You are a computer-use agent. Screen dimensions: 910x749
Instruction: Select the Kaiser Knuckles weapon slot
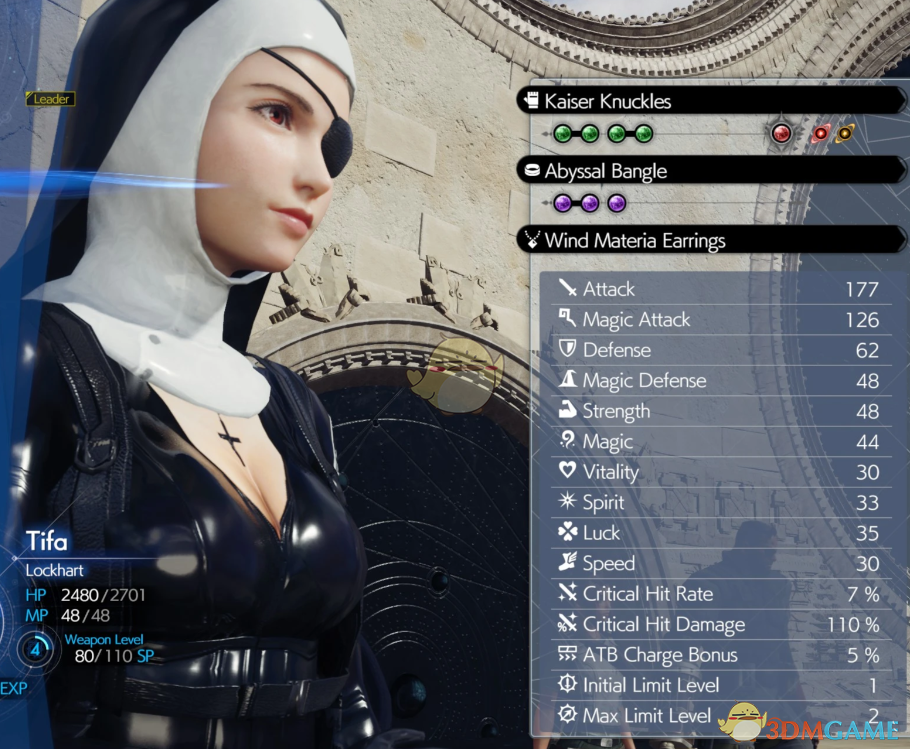(607, 101)
